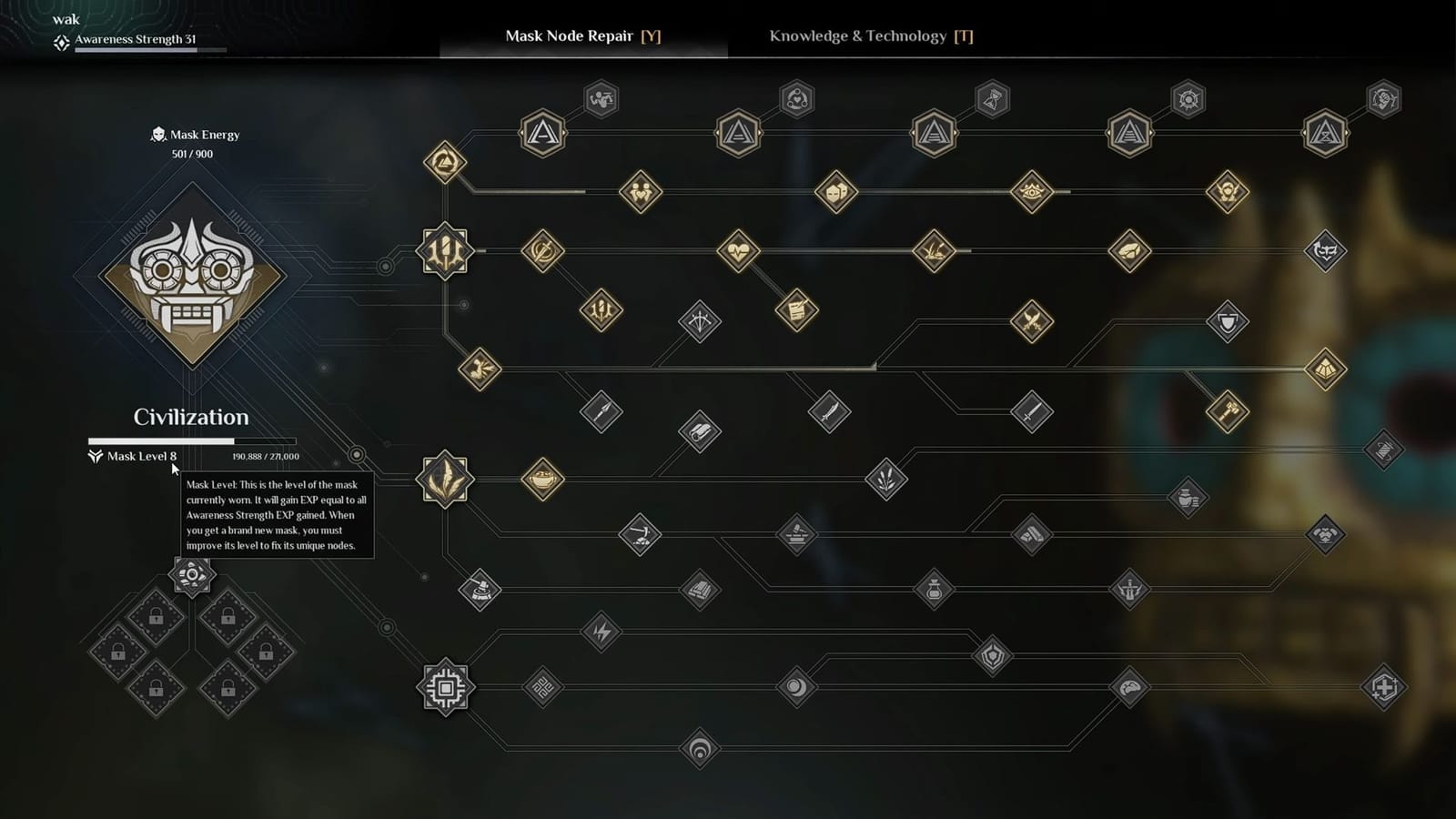Click the golden tent node
The image size is (1456, 819).
click(1326, 369)
